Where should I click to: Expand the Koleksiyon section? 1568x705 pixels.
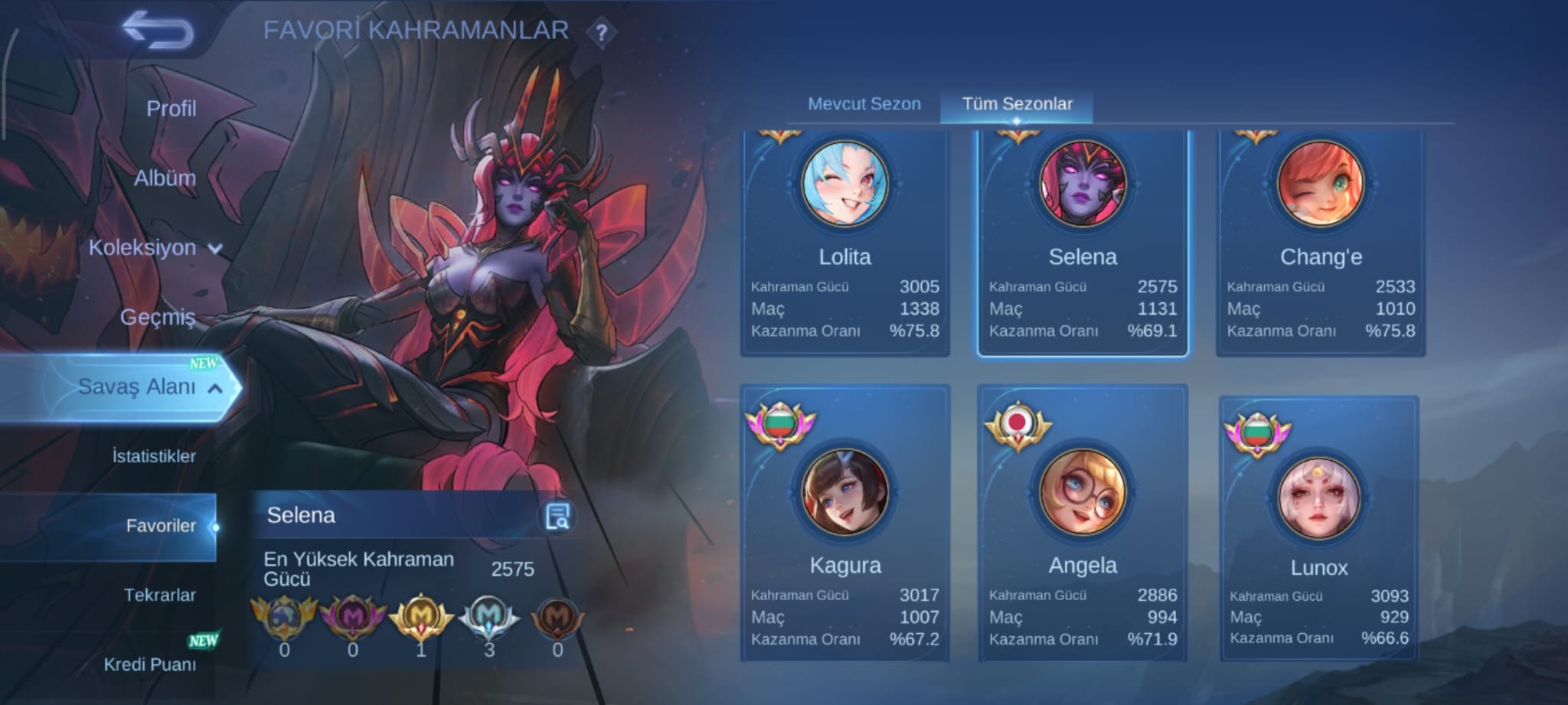[x=153, y=247]
